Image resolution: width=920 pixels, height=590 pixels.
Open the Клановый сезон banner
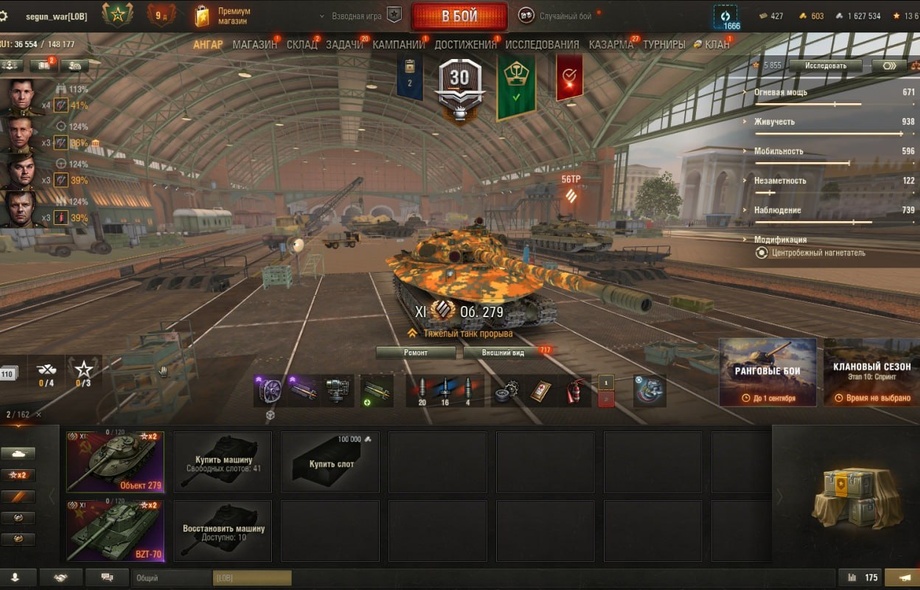point(871,372)
